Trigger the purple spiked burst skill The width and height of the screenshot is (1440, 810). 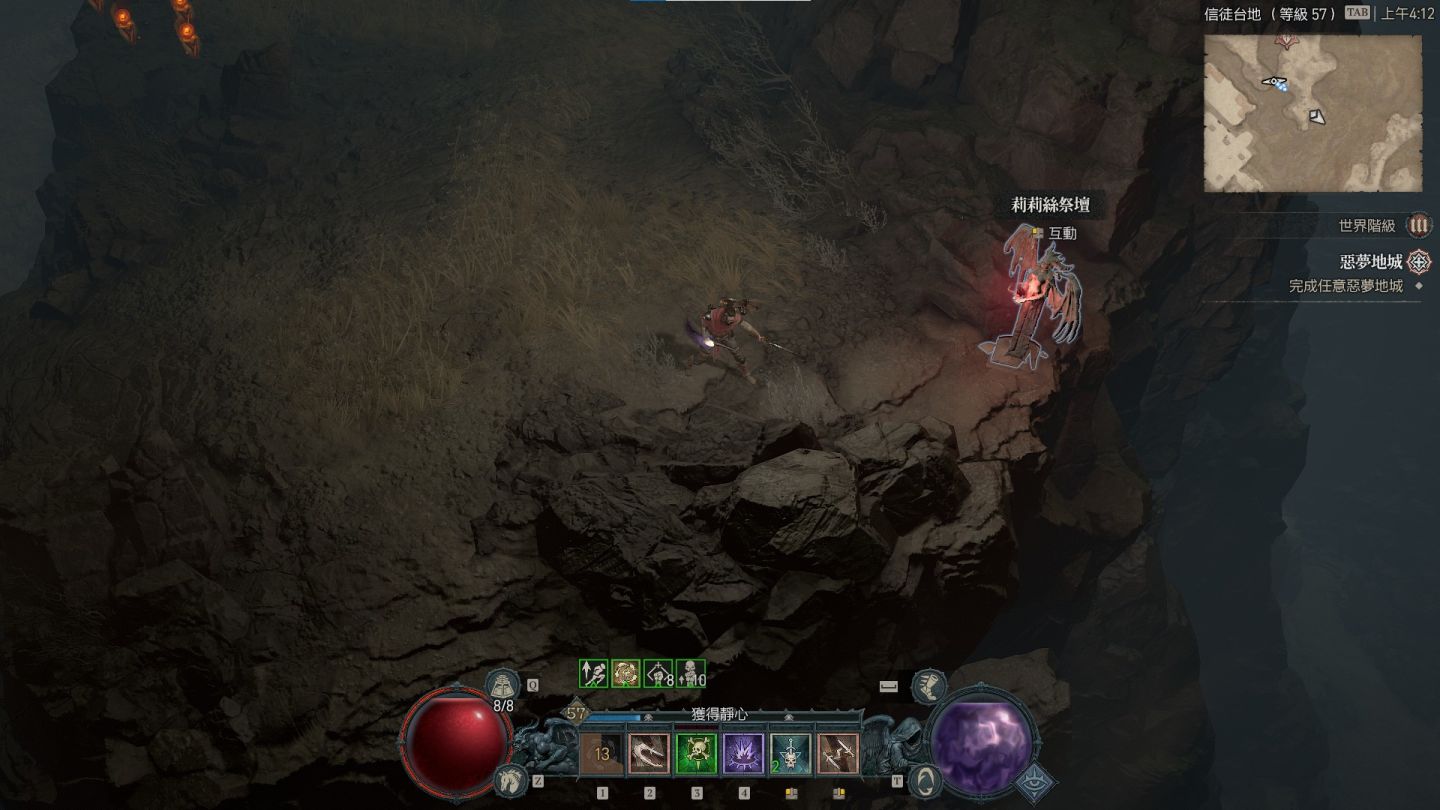click(743, 754)
